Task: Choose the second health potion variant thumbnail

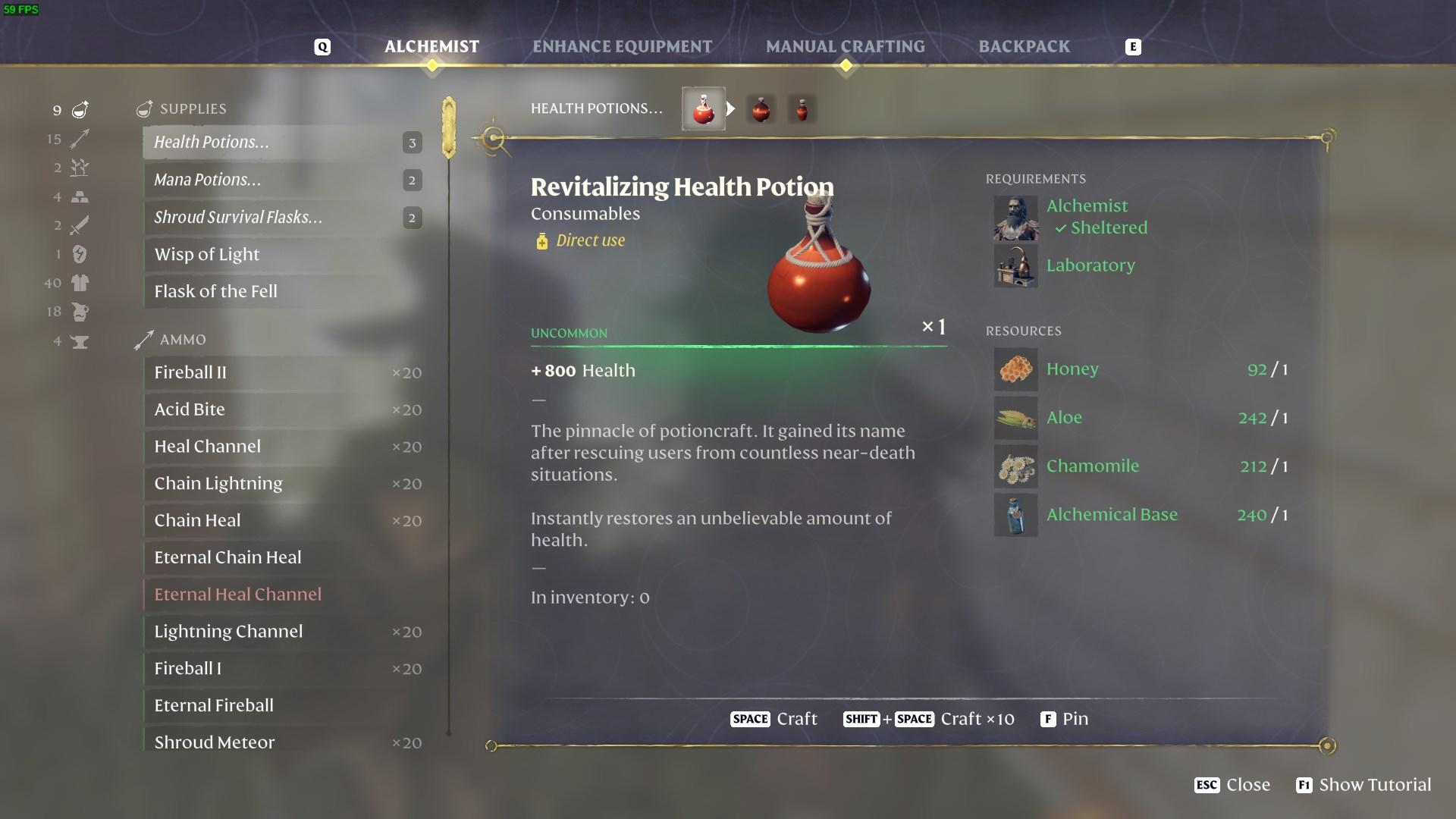Action: [761, 110]
